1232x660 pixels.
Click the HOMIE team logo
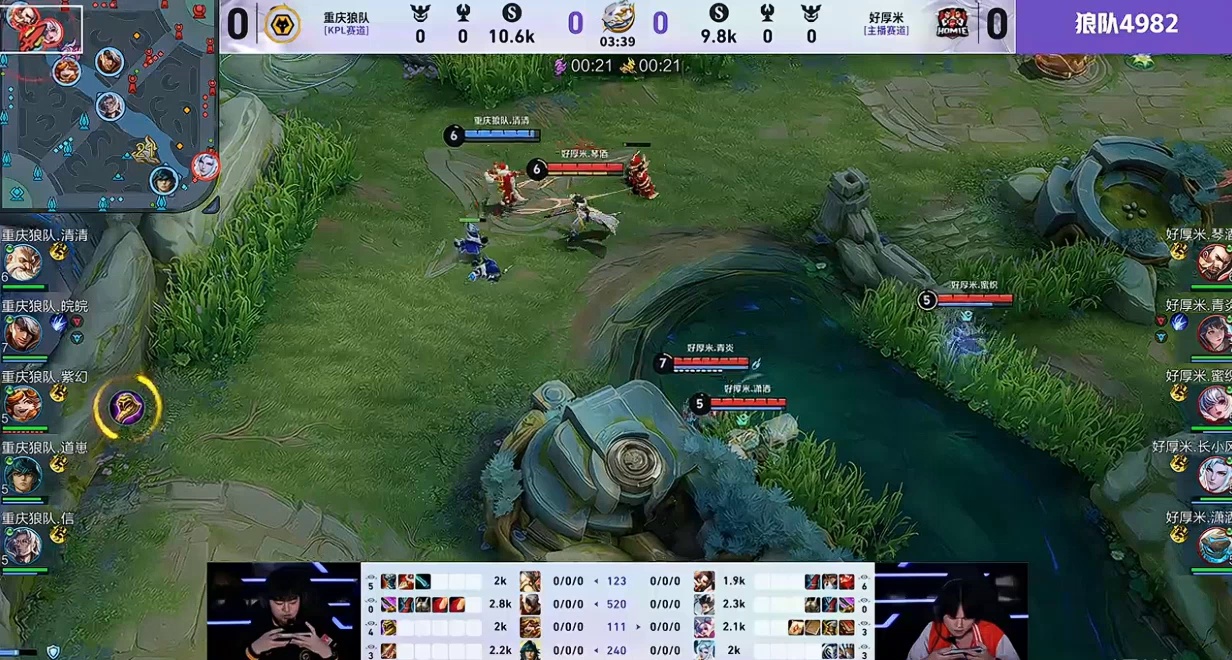952,24
